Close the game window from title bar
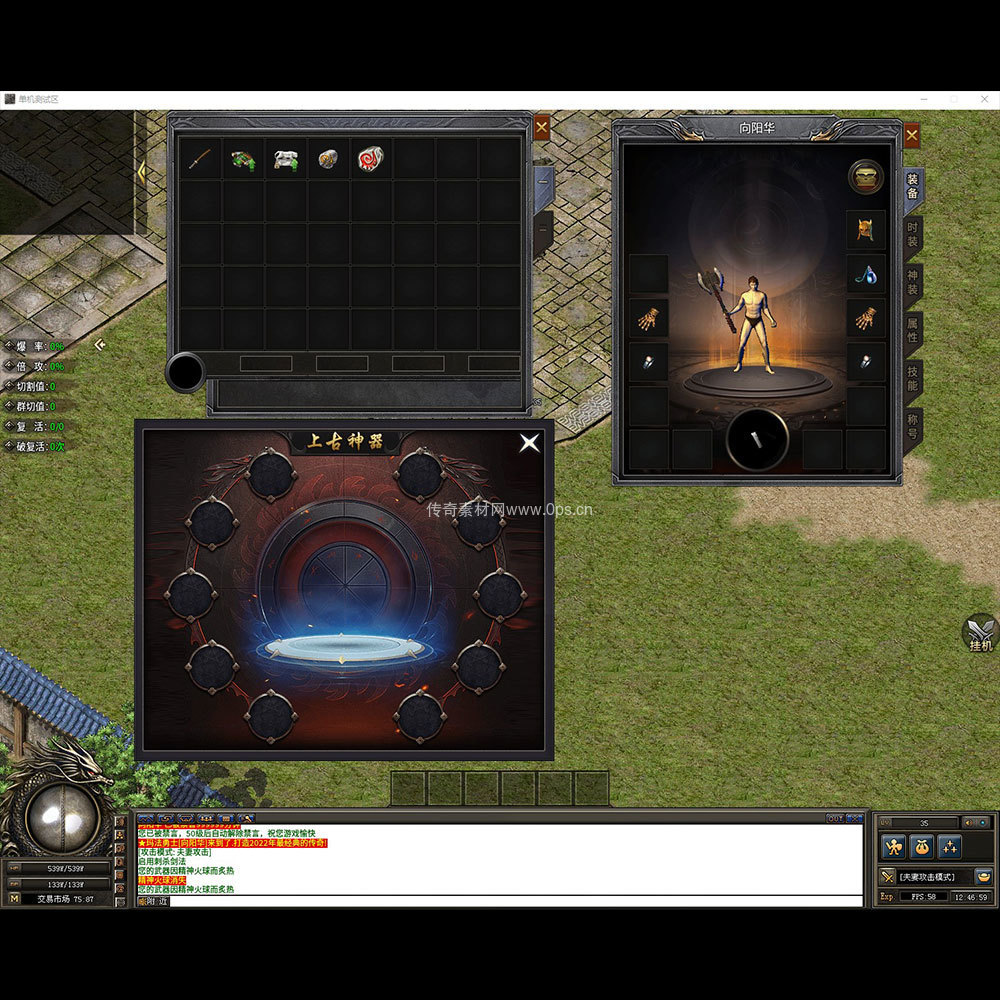This screenshot has width=1000, height=1000. coord(984,99)
